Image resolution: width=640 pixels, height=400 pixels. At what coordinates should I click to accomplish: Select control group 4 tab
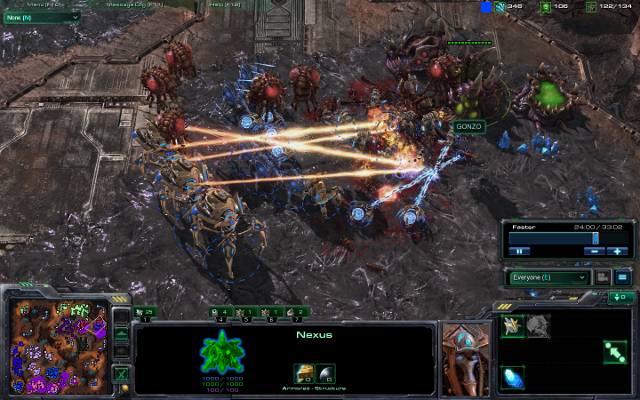pos(220,313)
